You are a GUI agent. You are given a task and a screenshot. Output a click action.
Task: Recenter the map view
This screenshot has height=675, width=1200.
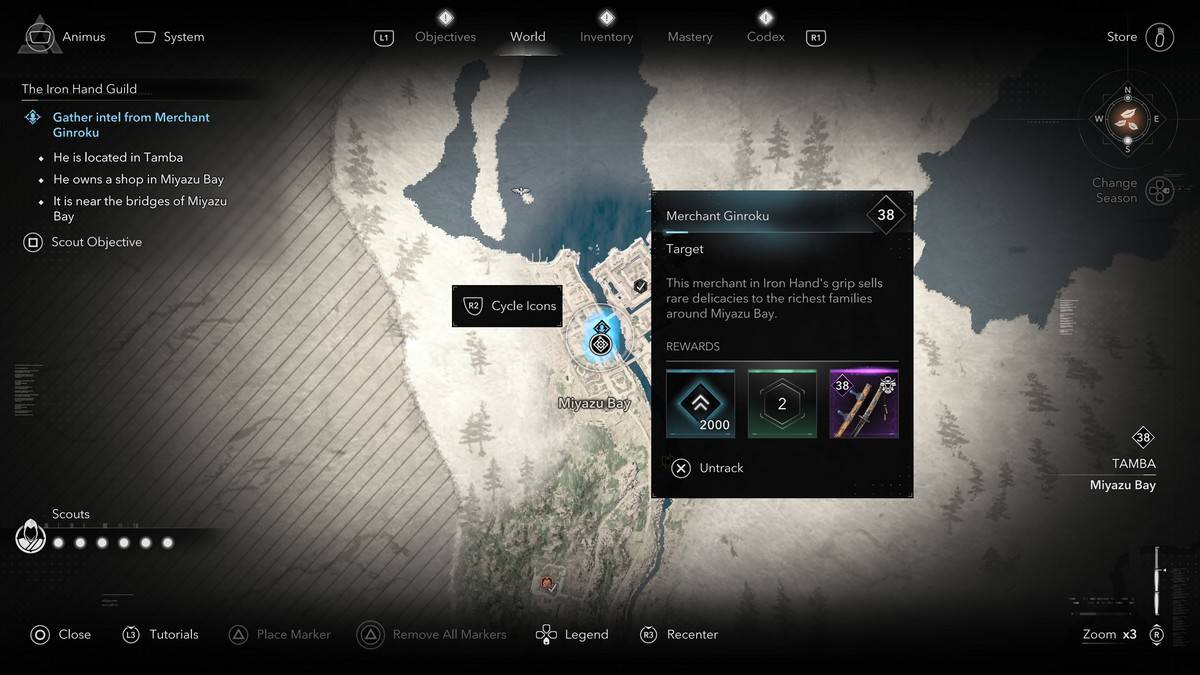point(680,634)
